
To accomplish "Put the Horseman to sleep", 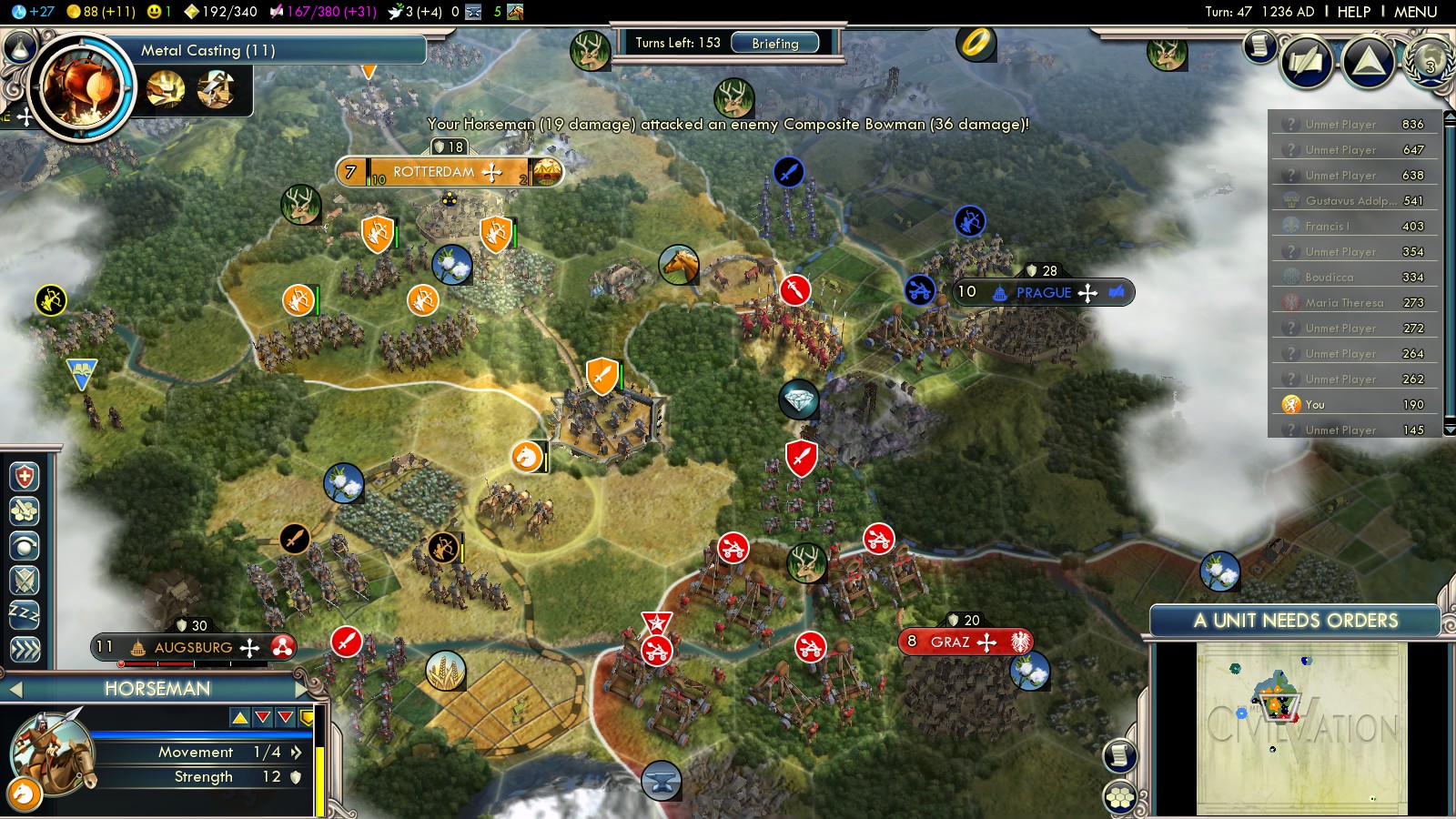I will pos(25,615).
